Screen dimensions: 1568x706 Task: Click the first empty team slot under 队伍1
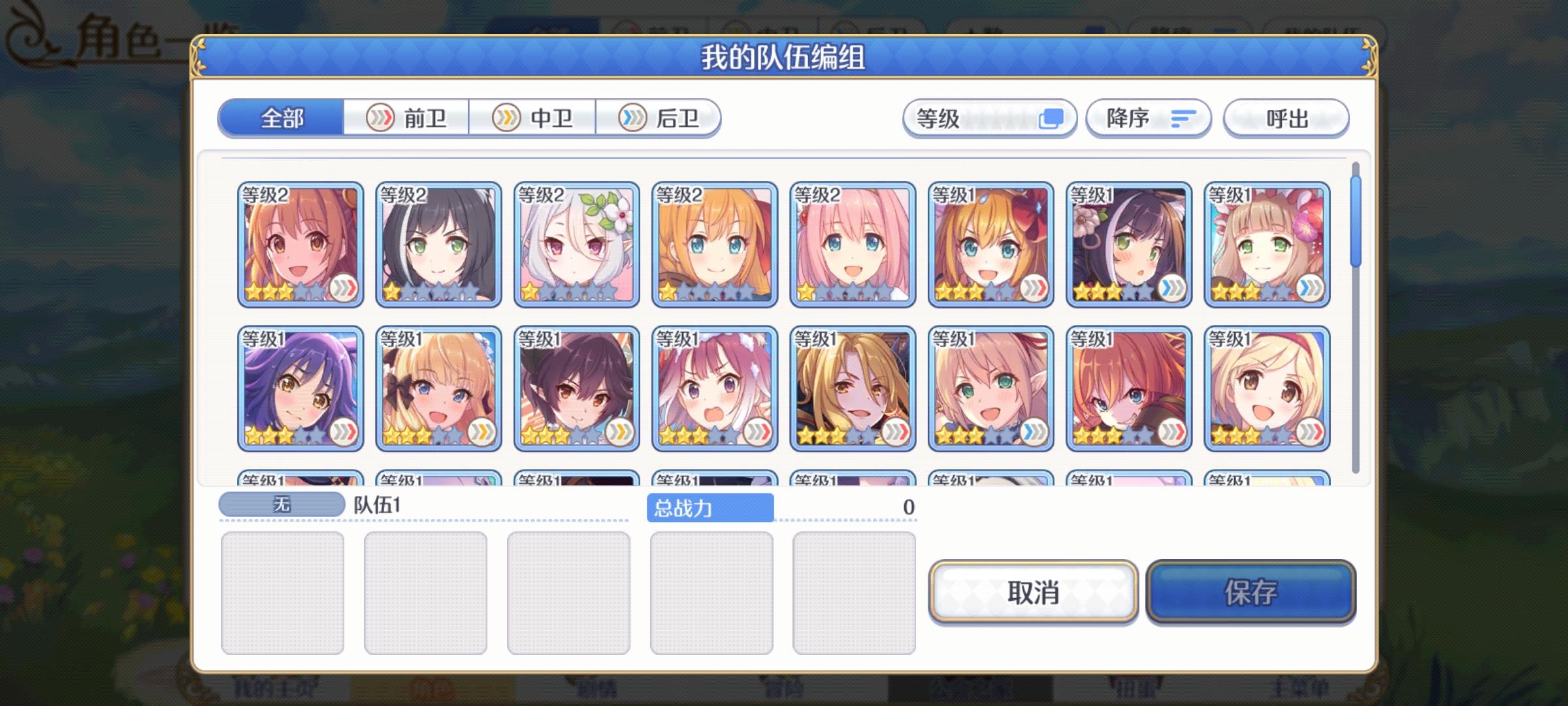(284, 592)
